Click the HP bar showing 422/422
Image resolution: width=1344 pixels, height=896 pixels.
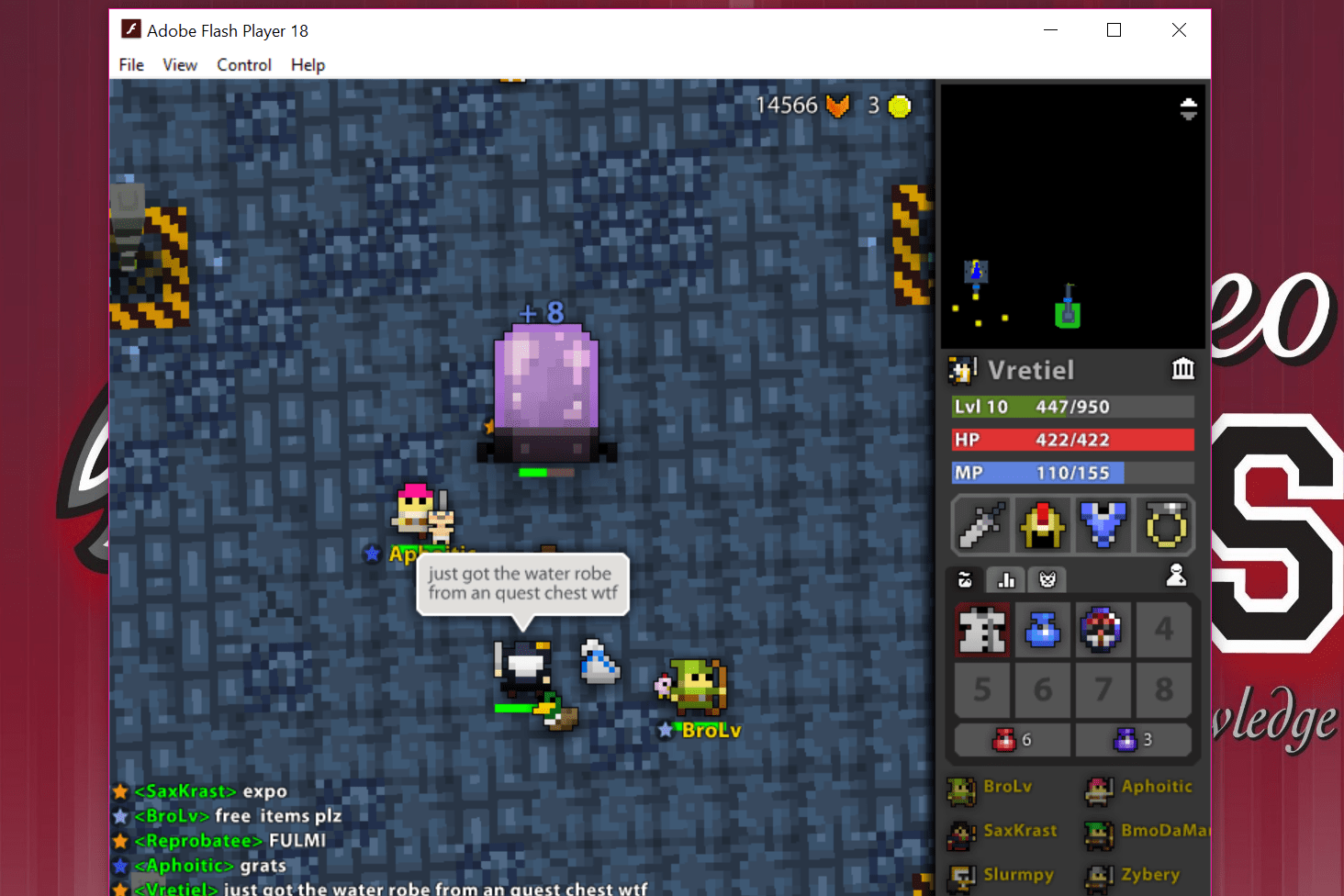[x=1072, y=440]
